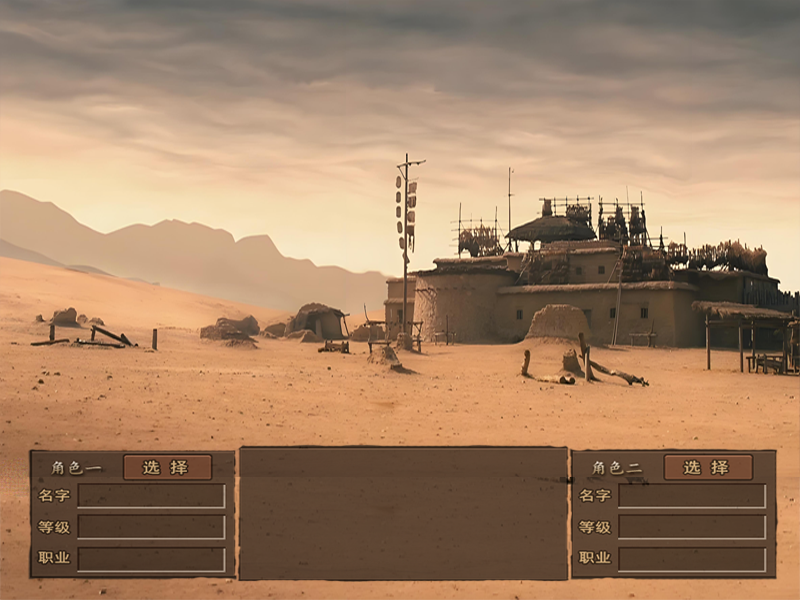Viewport: 800px width, 600px height.
Task: Click the 选择 button for 角色一
Action: pos(167,467)
